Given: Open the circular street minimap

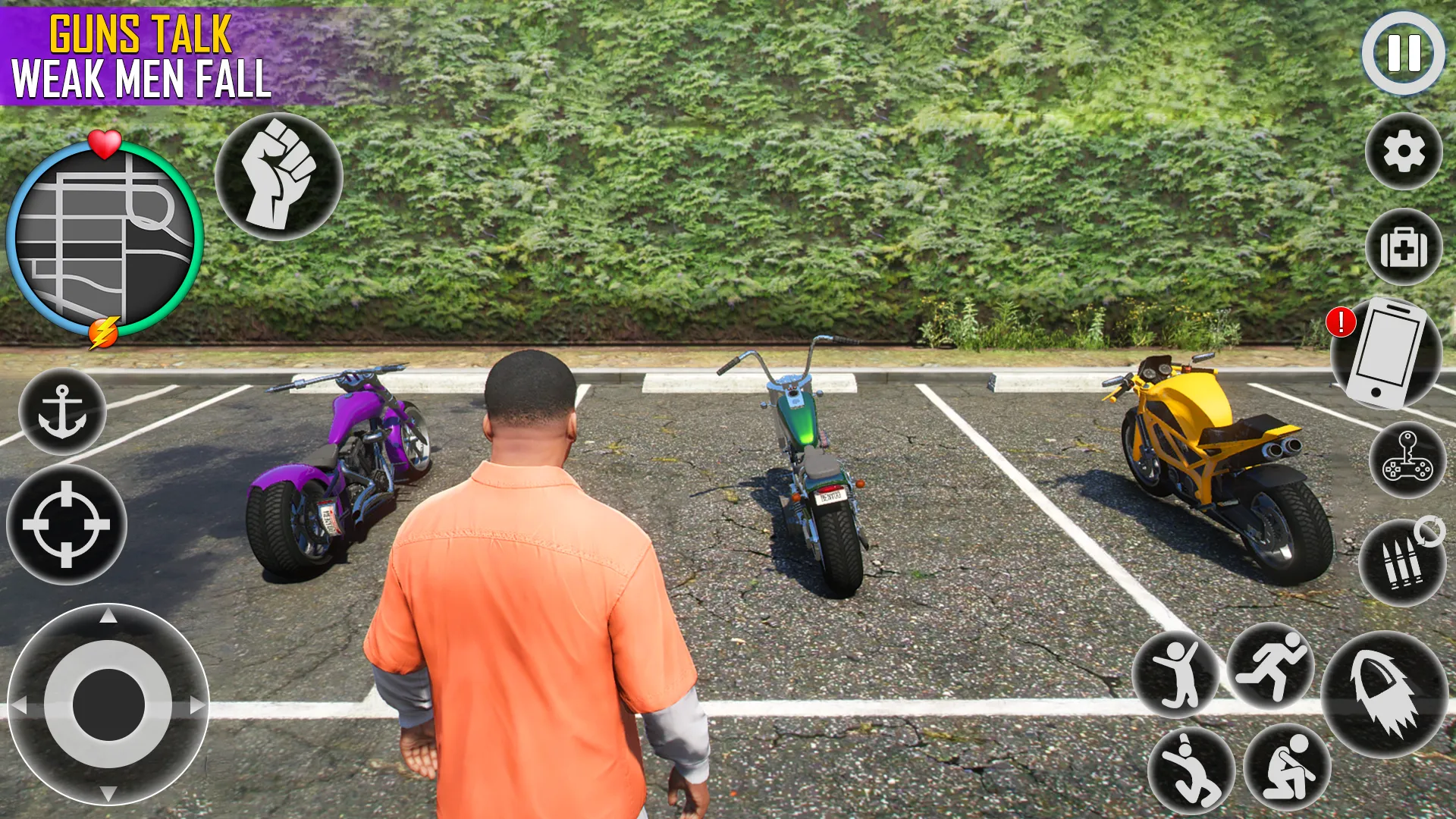Looking at the screenshot, I should (105, 240).
